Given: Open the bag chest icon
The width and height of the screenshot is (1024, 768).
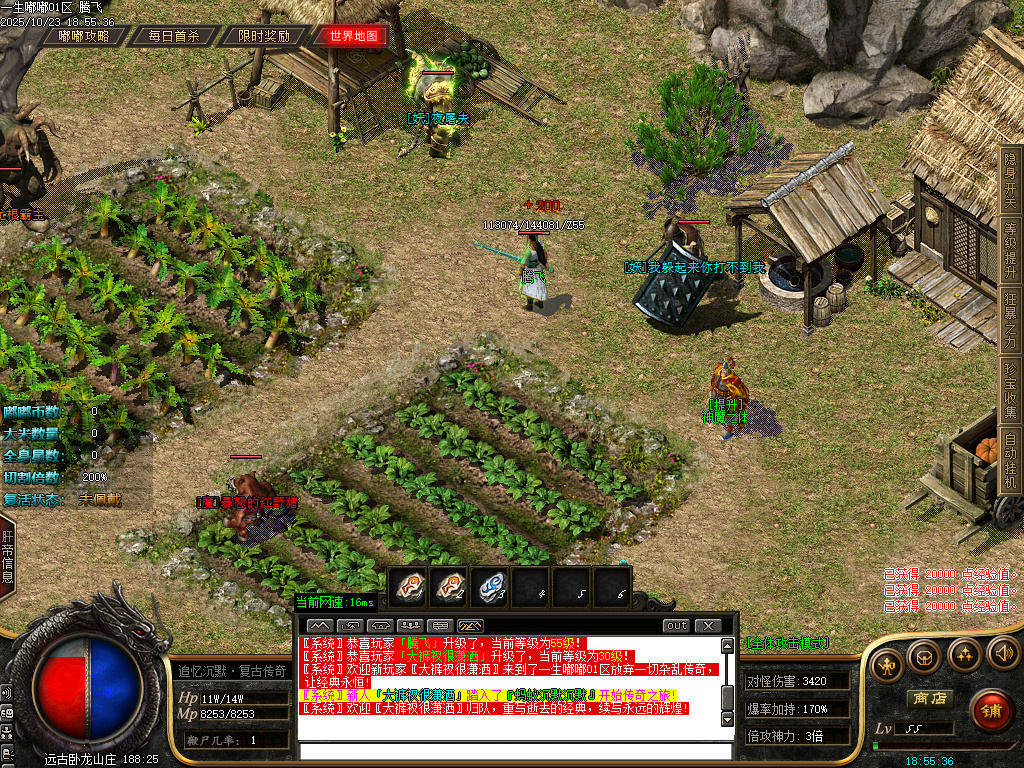Looking at the screenshot, I should click(924, 656).
